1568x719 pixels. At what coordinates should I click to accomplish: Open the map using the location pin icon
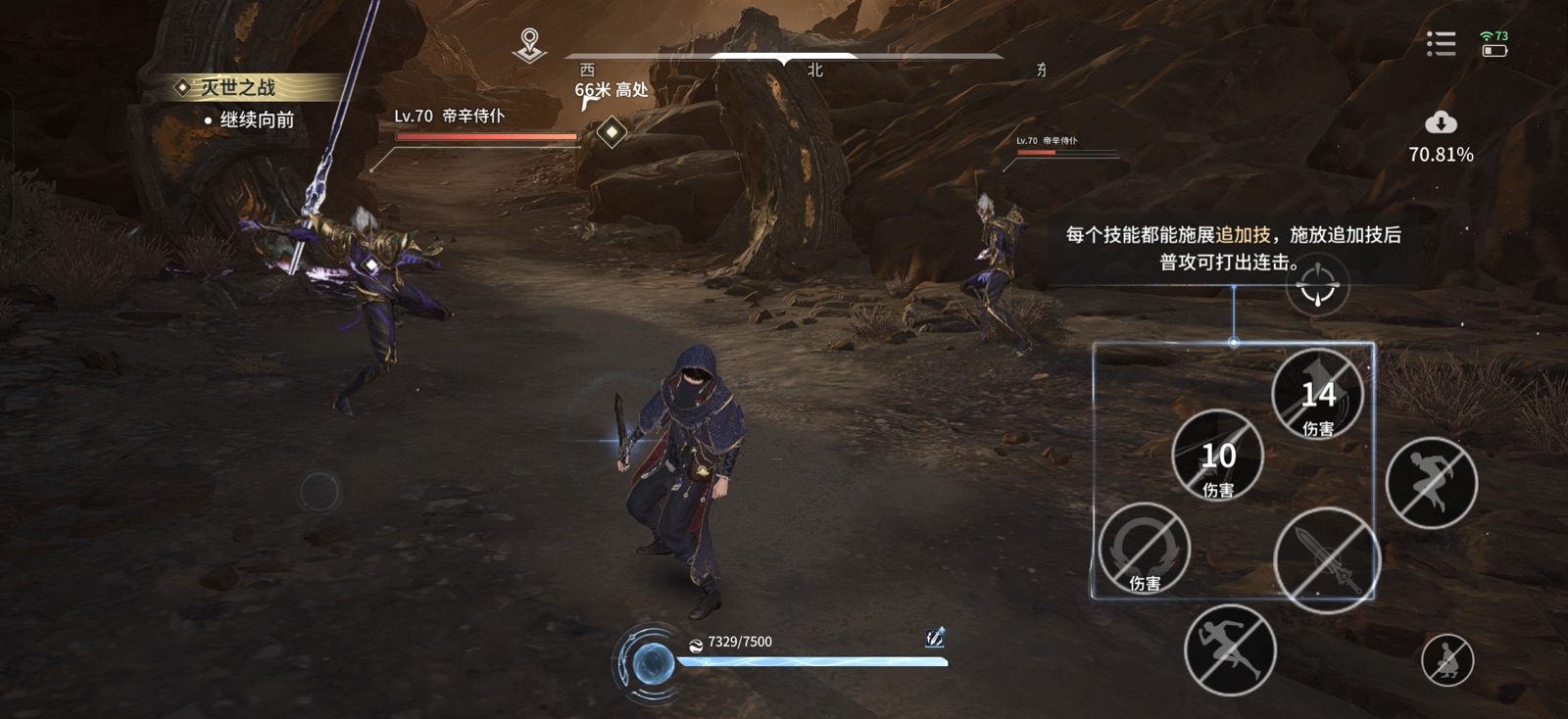pos(527,42)
